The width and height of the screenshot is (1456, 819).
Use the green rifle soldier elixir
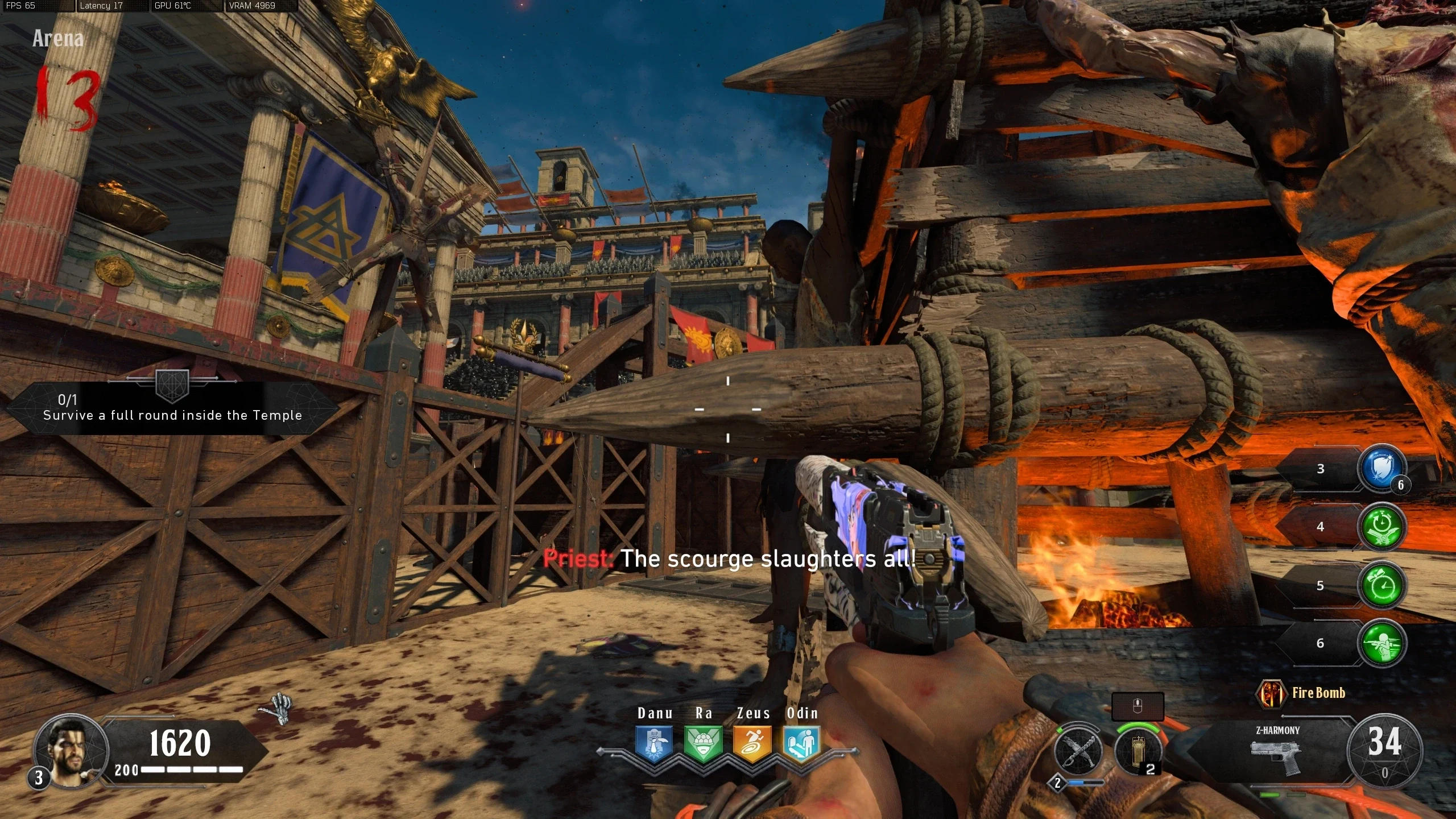1381,643
